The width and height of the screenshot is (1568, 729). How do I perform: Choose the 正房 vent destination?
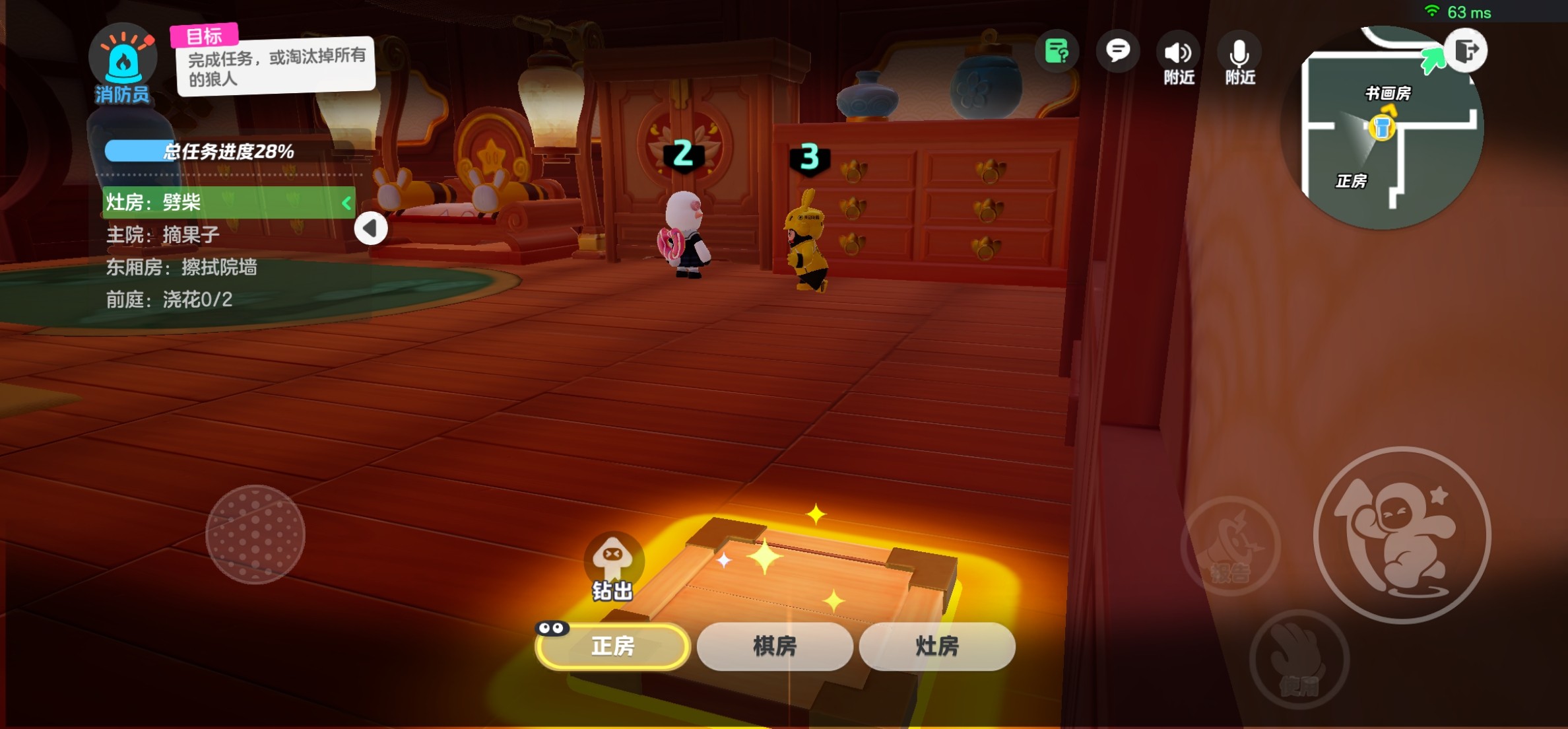click(x=612, y=646)
